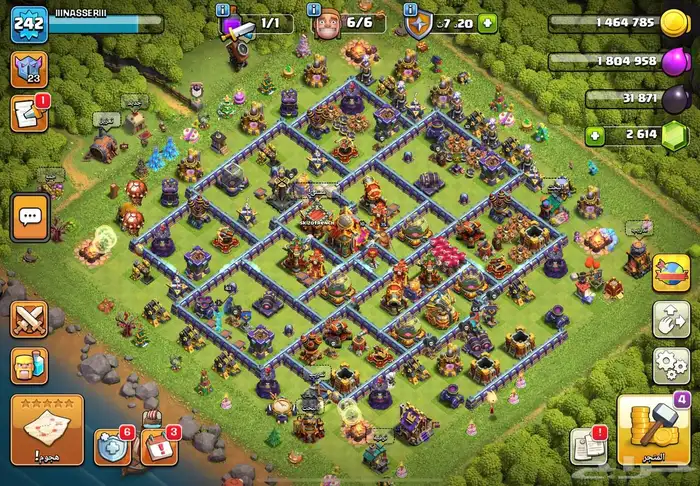Start an attack from the map button

tap(47, 429)
